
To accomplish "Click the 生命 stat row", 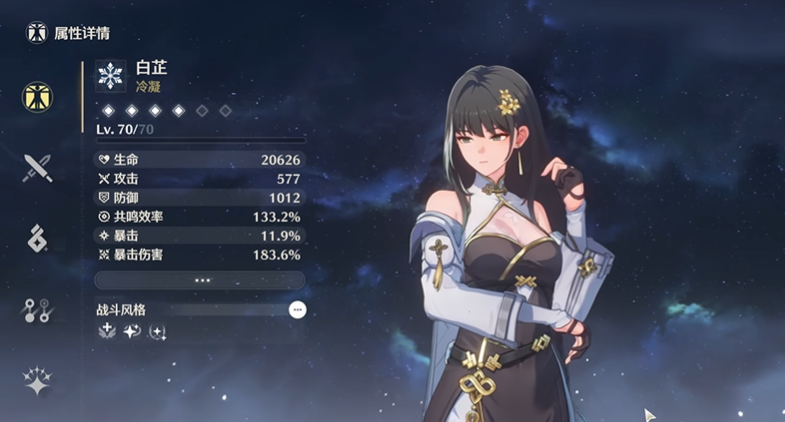I will (199, 160).
